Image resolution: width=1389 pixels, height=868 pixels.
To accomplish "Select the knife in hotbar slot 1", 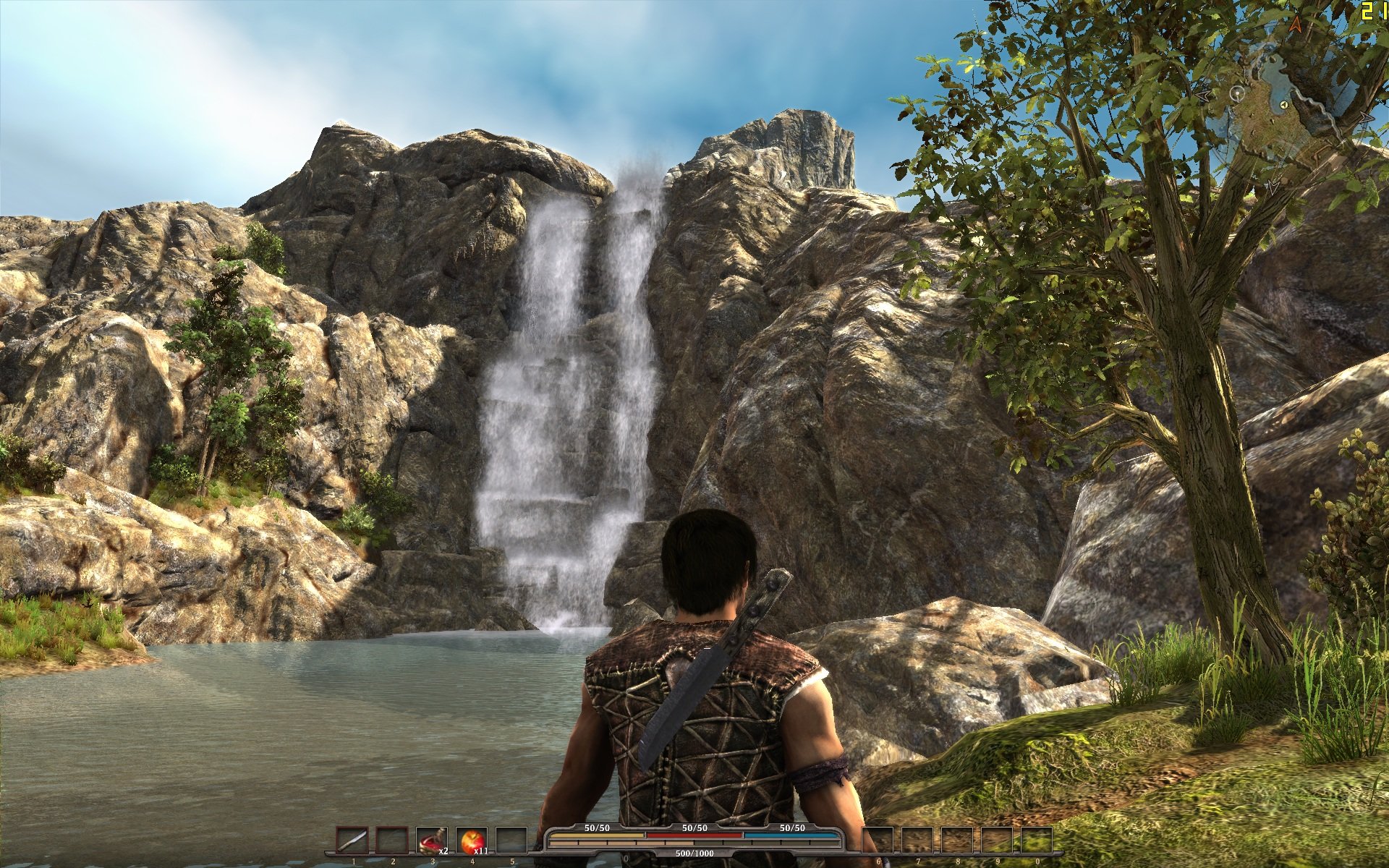I will coord(354,842).
